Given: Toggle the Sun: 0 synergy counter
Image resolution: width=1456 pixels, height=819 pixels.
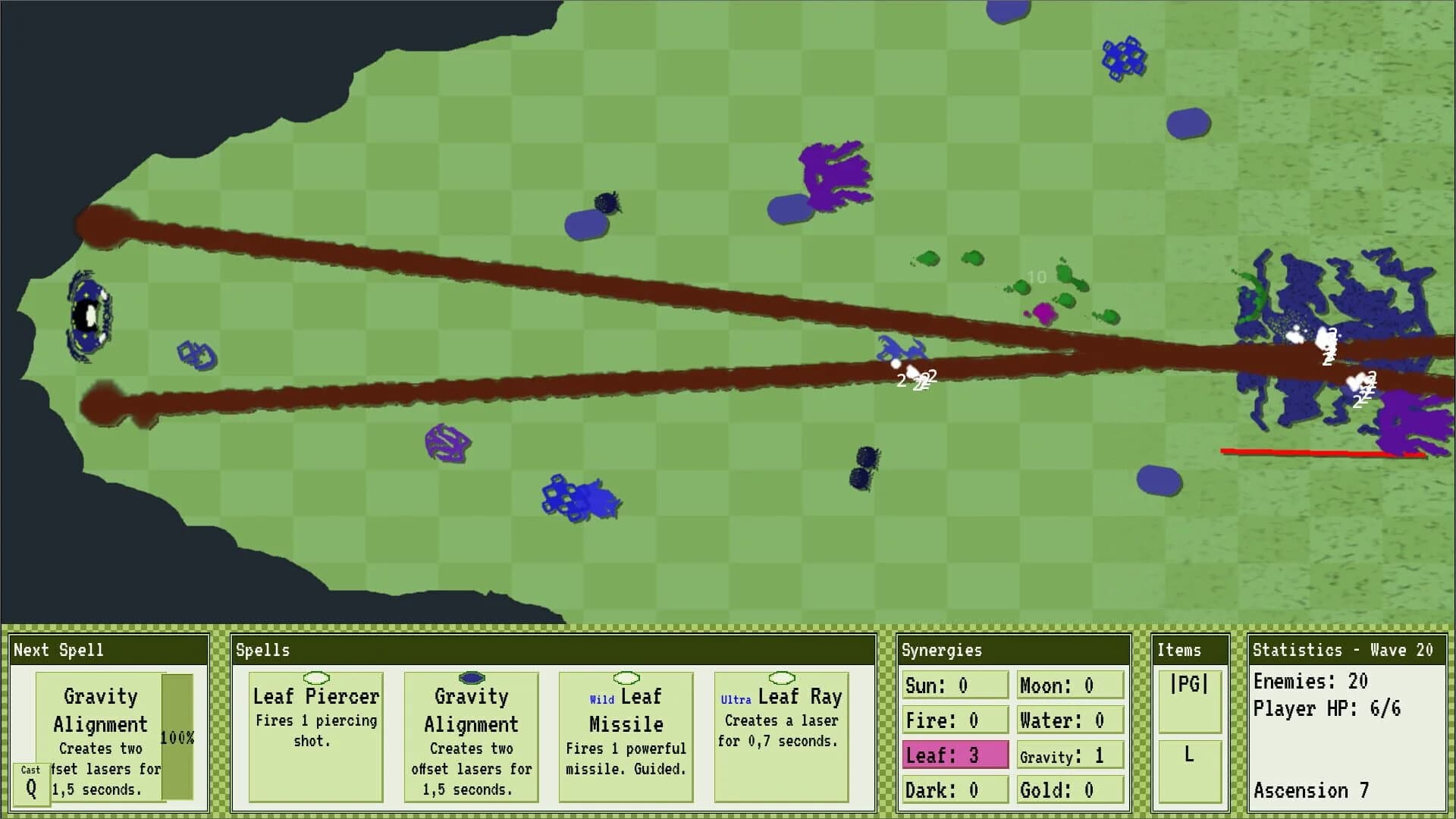Looking at the screenshot, I should coord(954,685).
